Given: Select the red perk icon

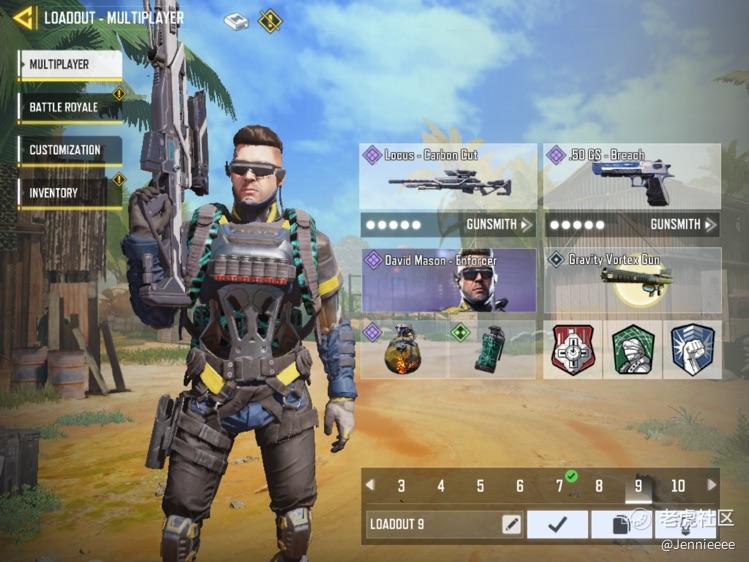Looking at the screenshot, I should point(573,349).
